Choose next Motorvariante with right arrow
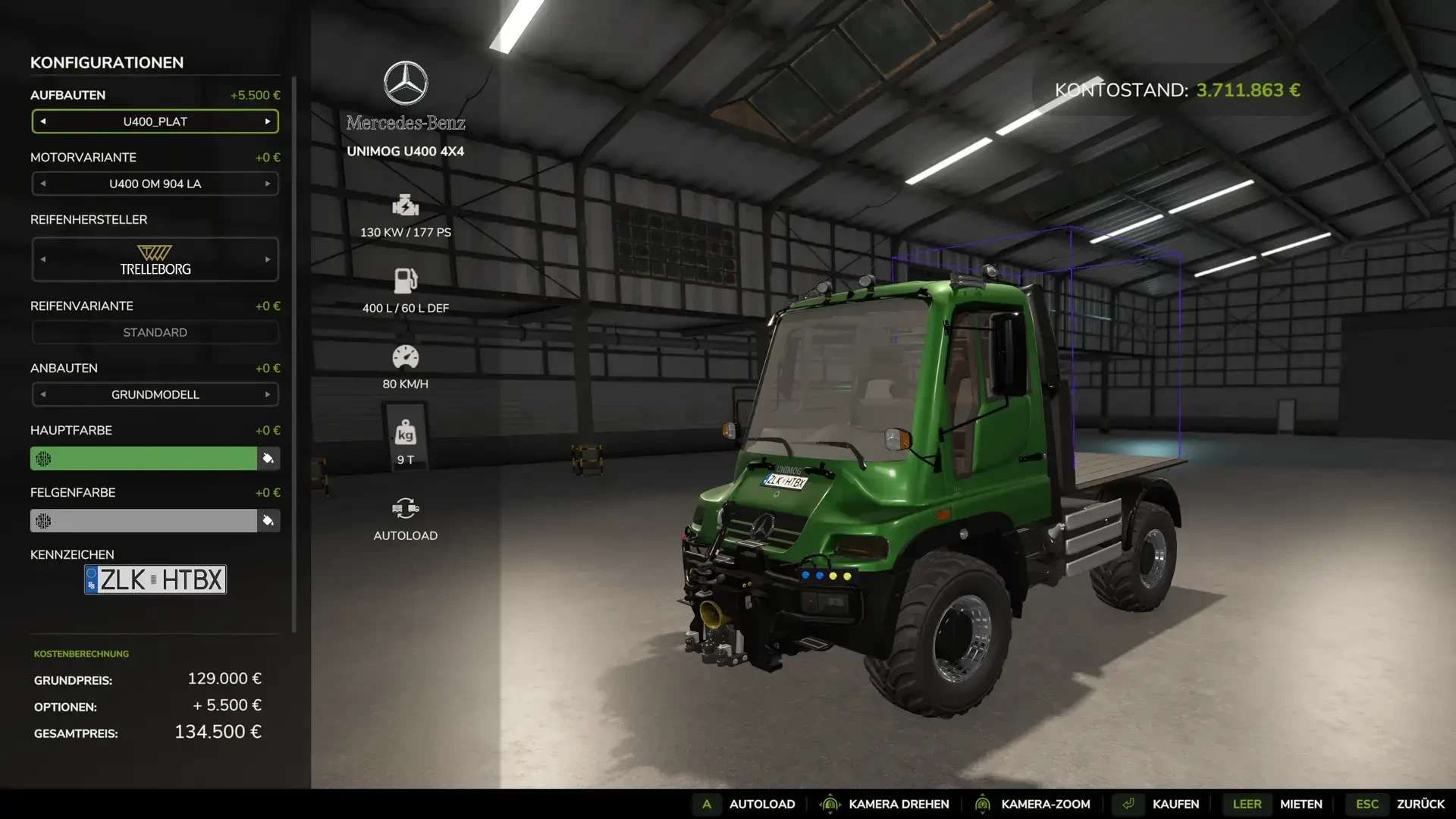This screenshot has height=819, width=1456. (x=268, y=184)
